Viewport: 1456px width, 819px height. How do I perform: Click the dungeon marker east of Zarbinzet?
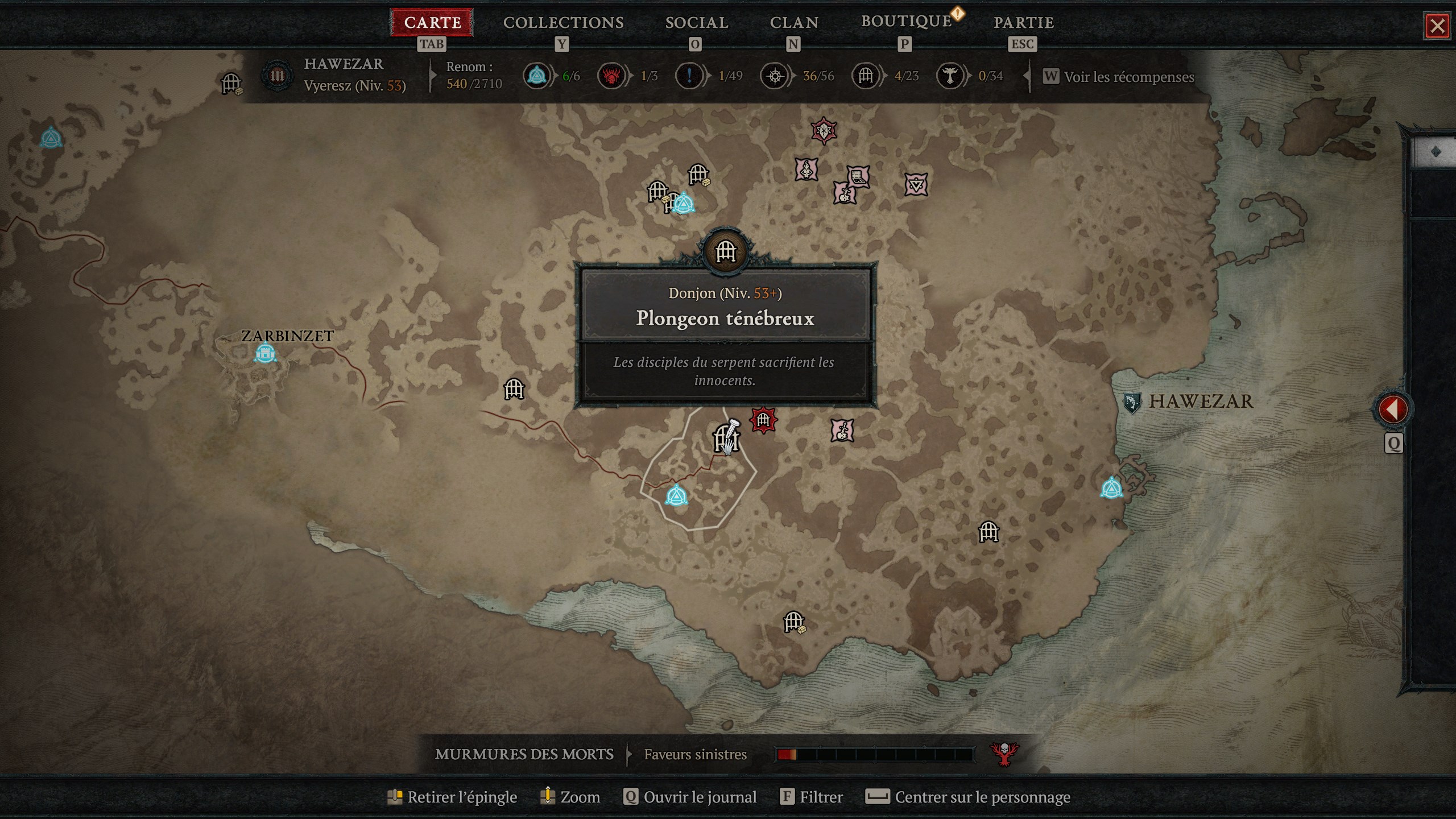(x=514, y=390)
